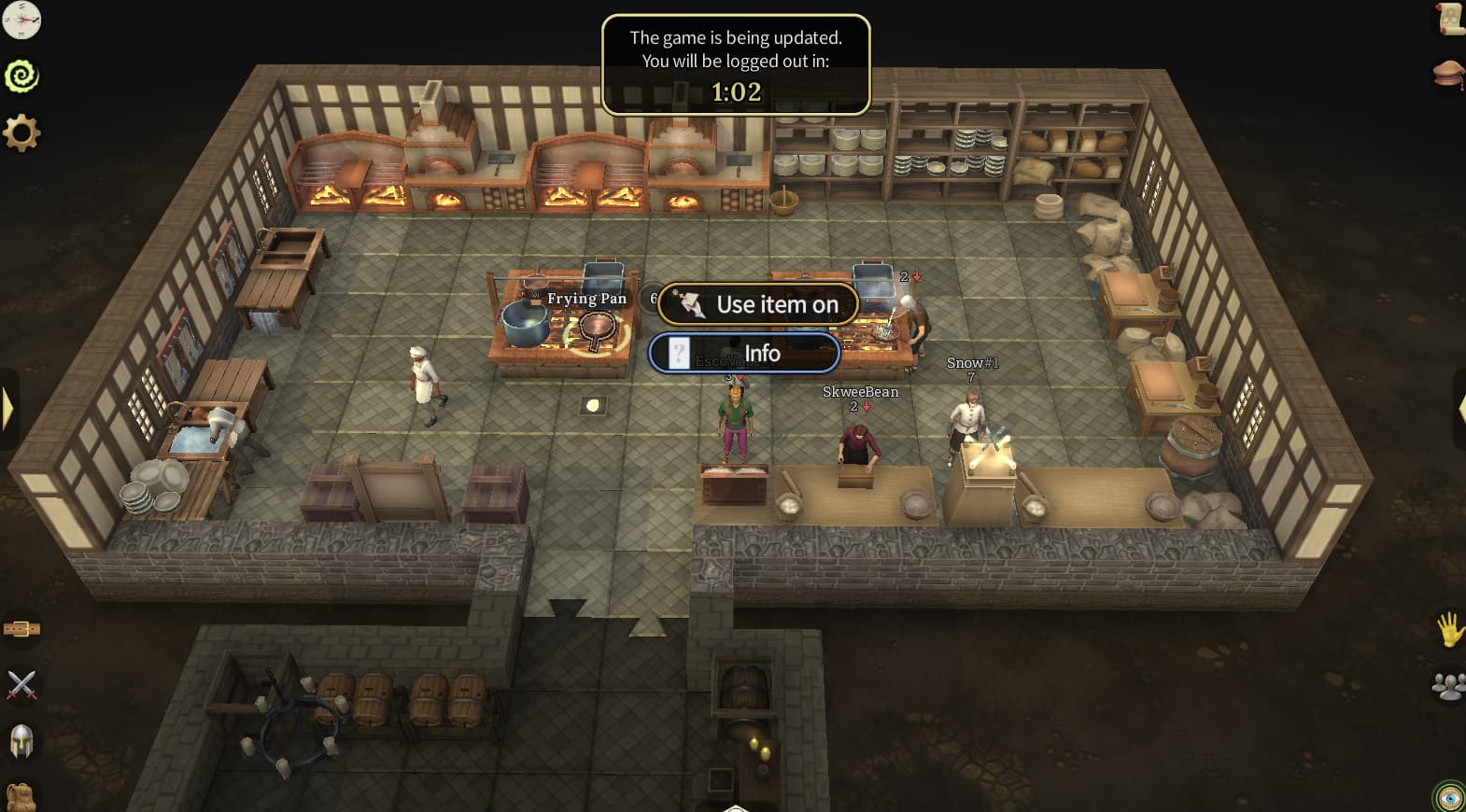1466x812 pixels.
Task: Open the belt icon panel
Action: point(21,629)
